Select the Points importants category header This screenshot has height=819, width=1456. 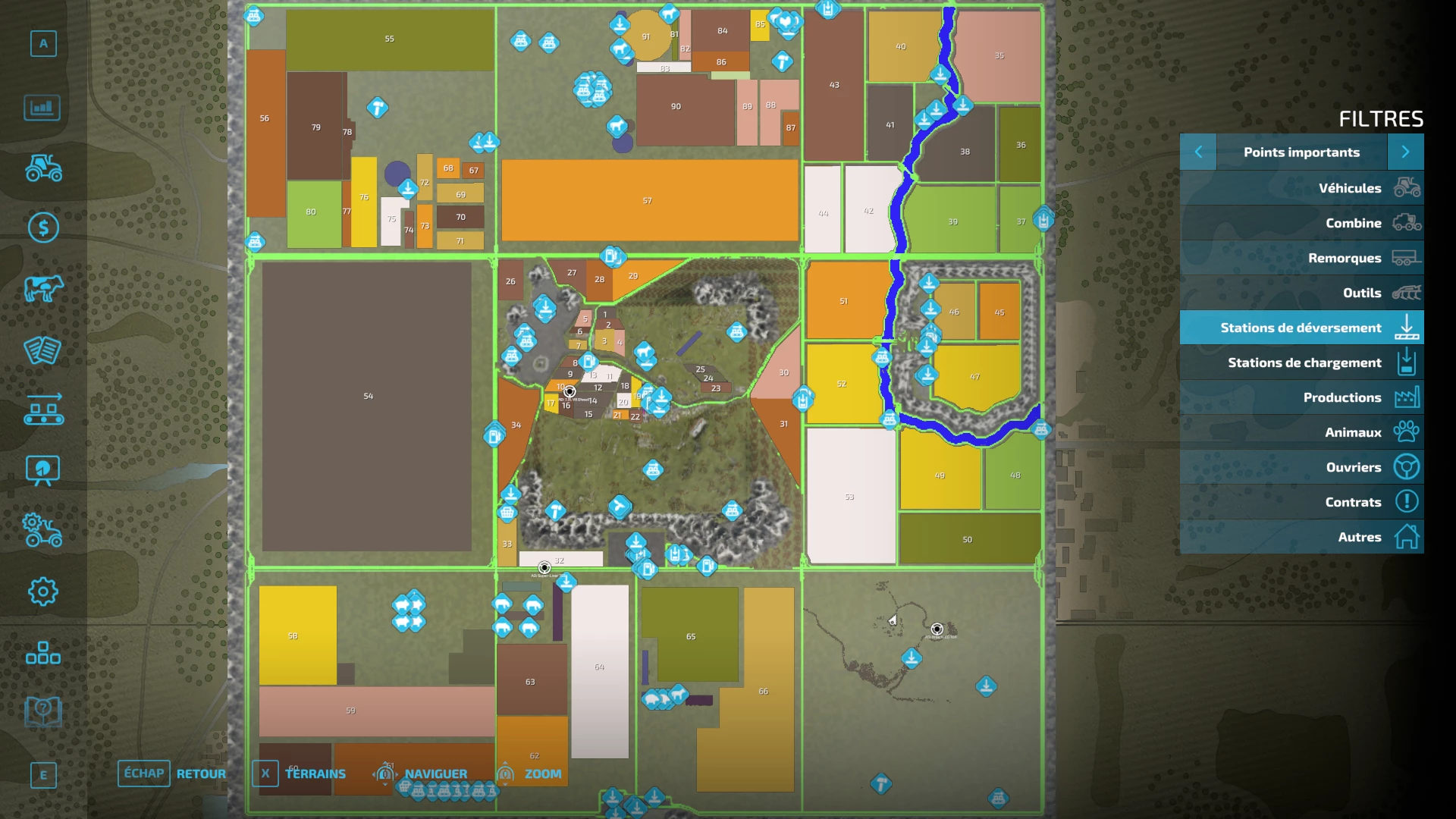point(1301,152)
